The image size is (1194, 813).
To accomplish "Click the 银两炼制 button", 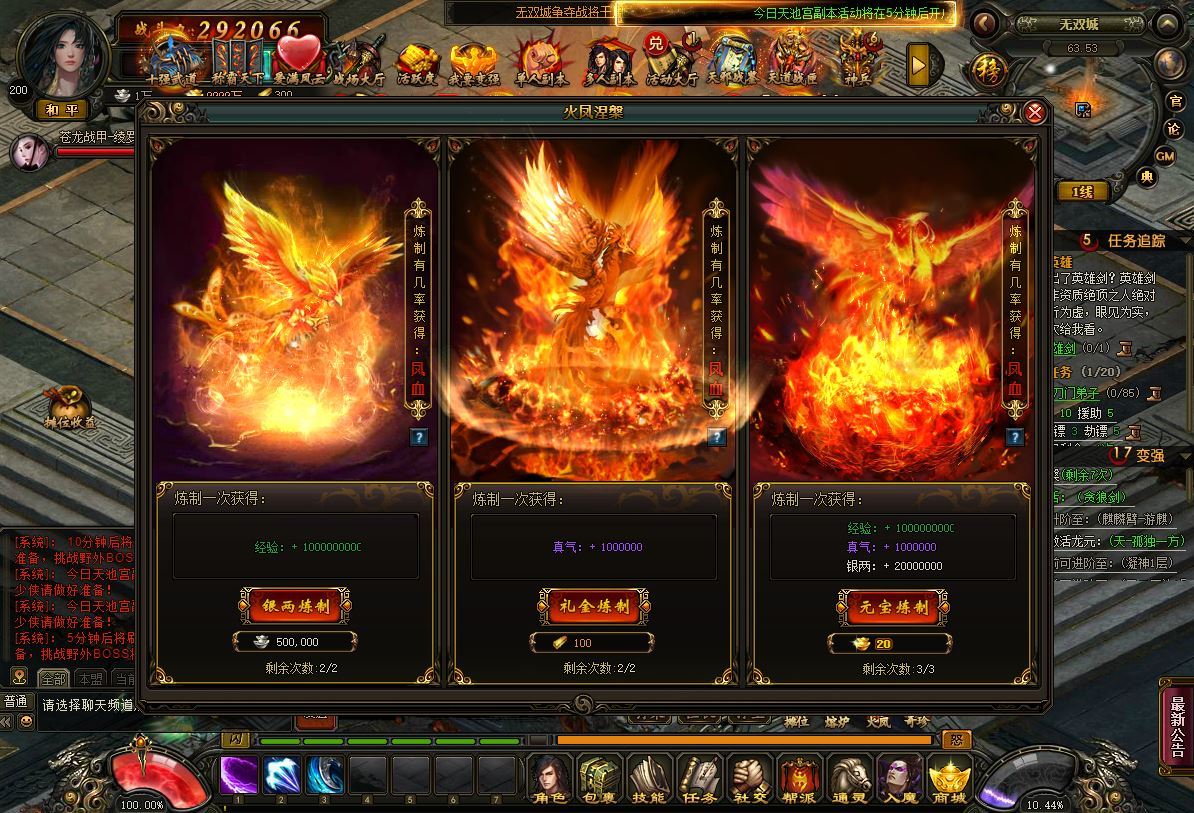I will pyautogui.click(x=296, y=605).
